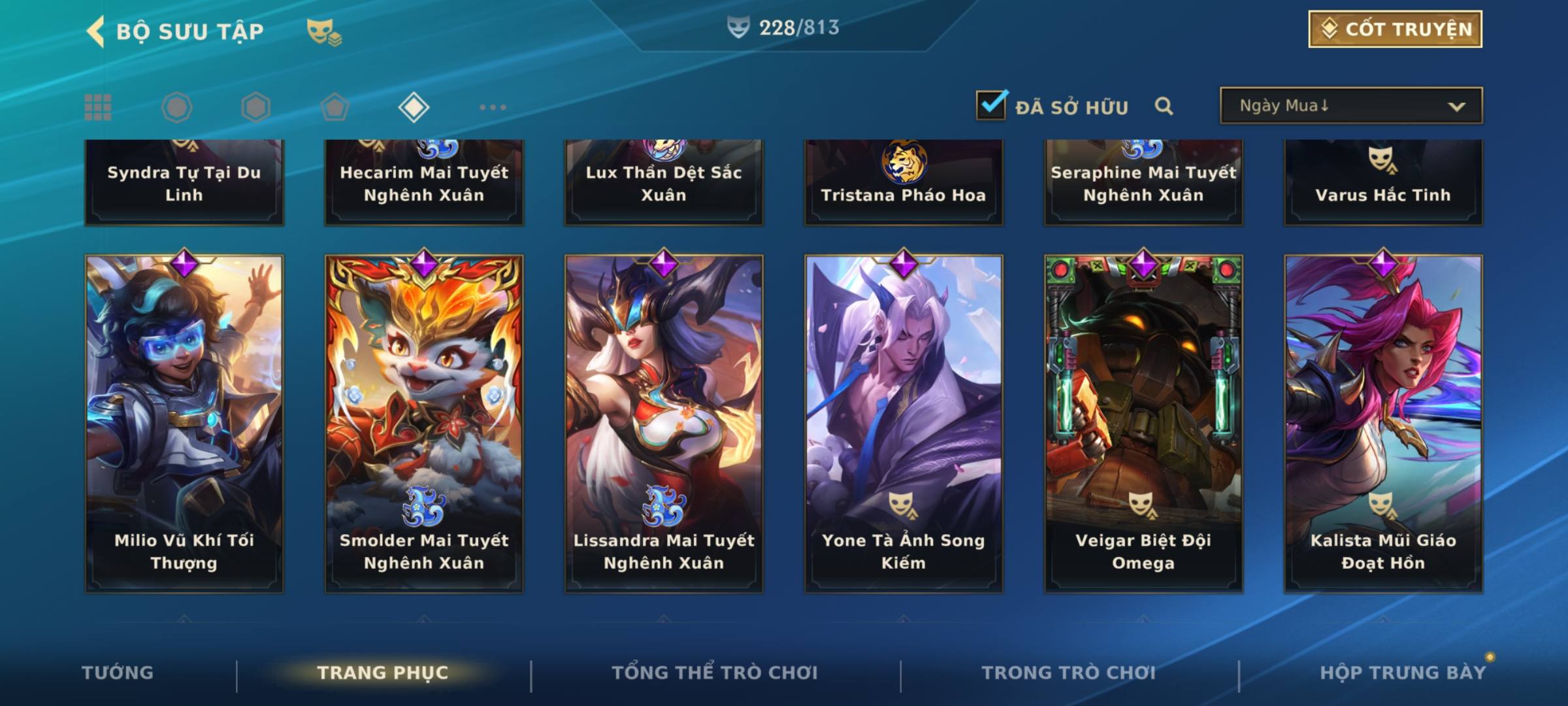Open the Cốt Truyện lore button
This screenshot has height=706, width=1568.
pyautogui.click(x=1395, y=29)
